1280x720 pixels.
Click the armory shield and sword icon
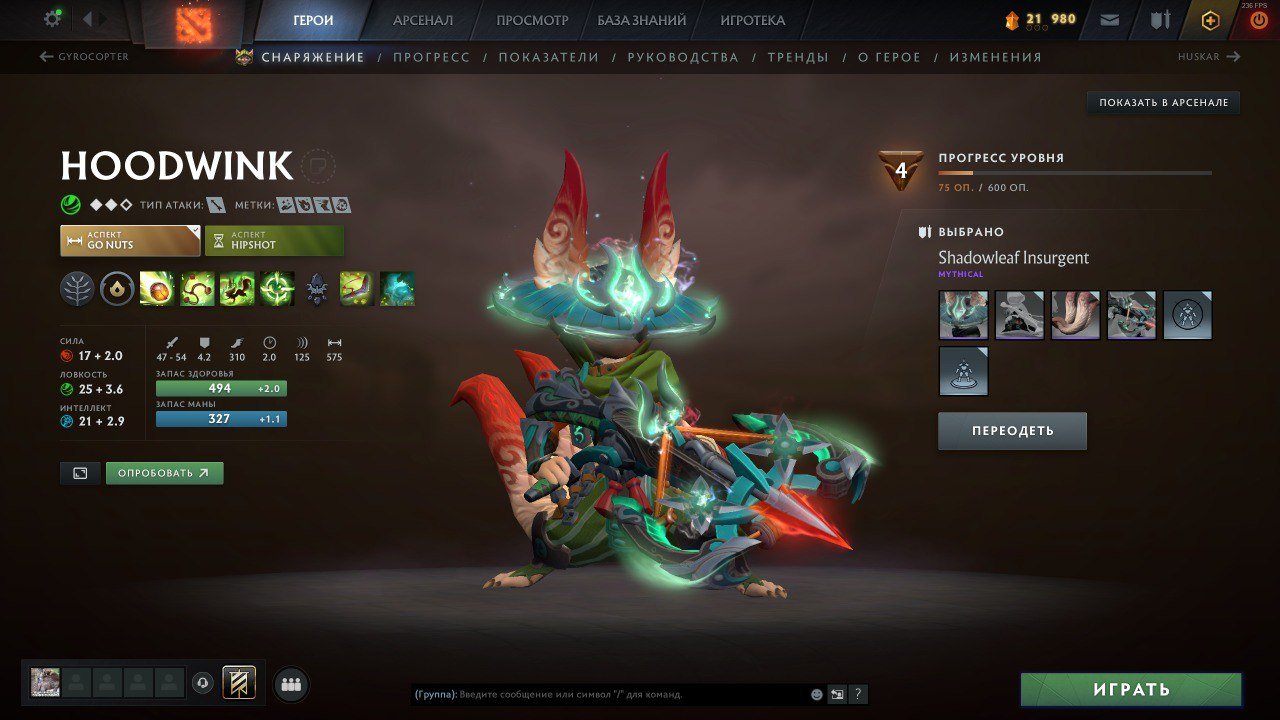pyautogui.click(x=1161, y=18)
